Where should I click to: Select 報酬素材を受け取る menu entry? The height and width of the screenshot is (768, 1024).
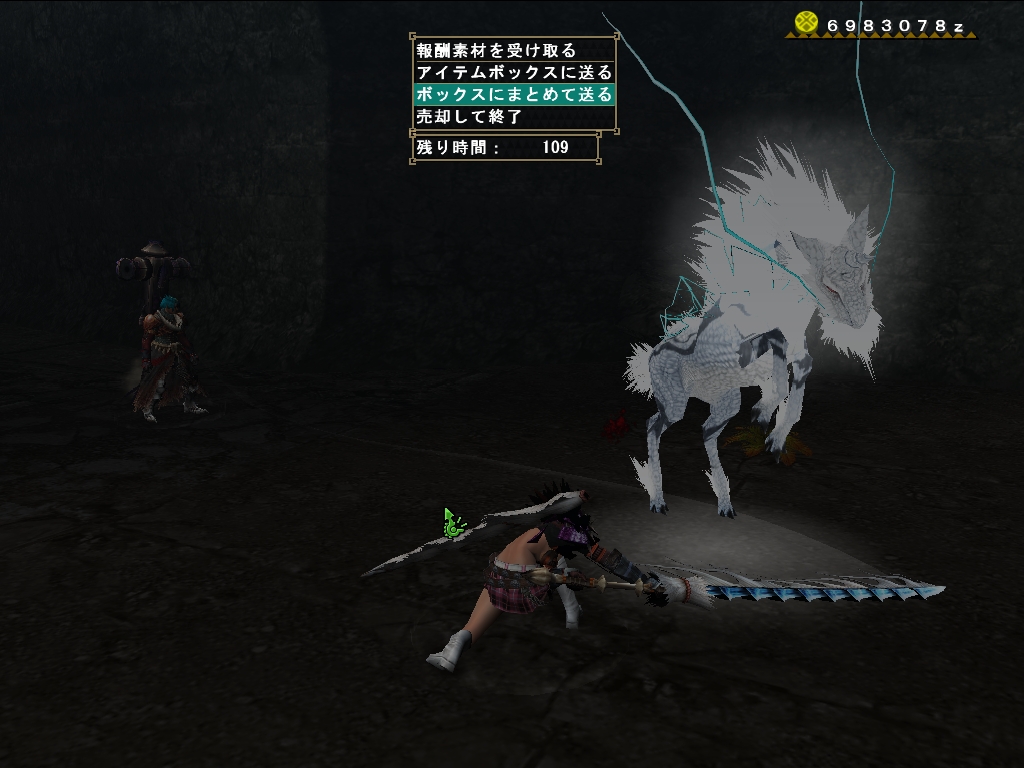click(496, 50)
